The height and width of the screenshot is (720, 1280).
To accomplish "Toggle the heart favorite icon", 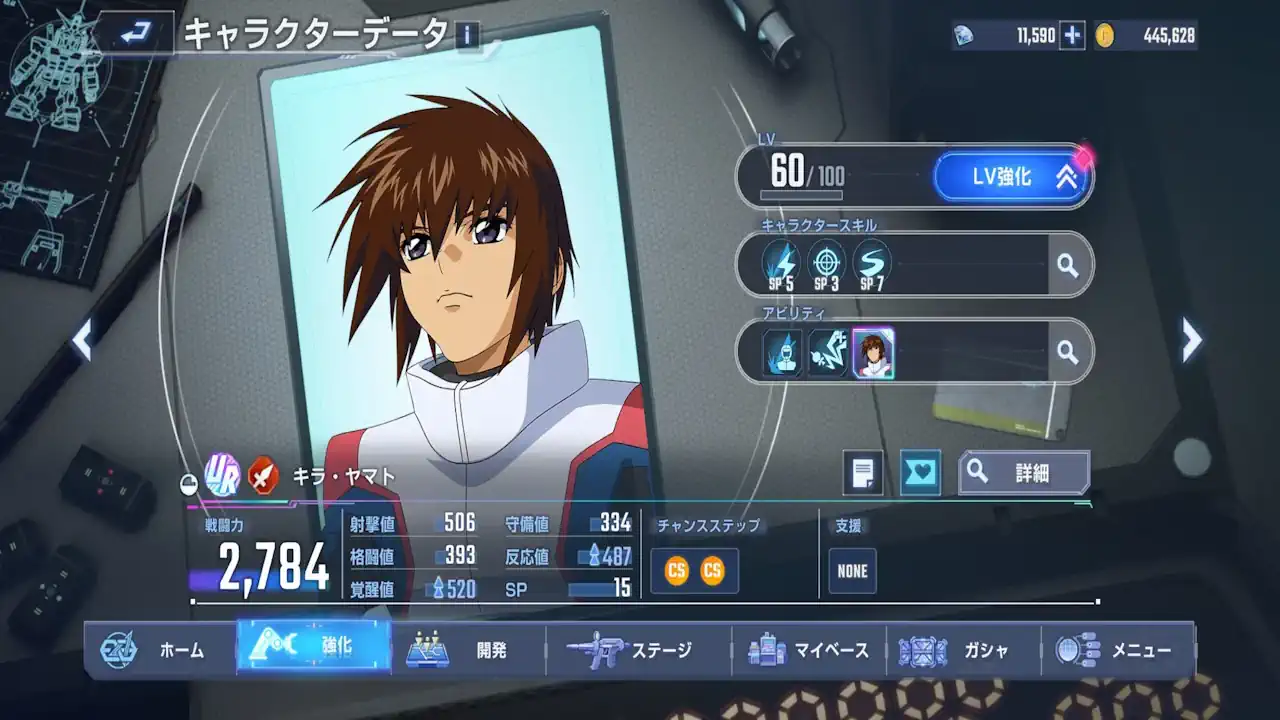I will click(x=920, y=472).
